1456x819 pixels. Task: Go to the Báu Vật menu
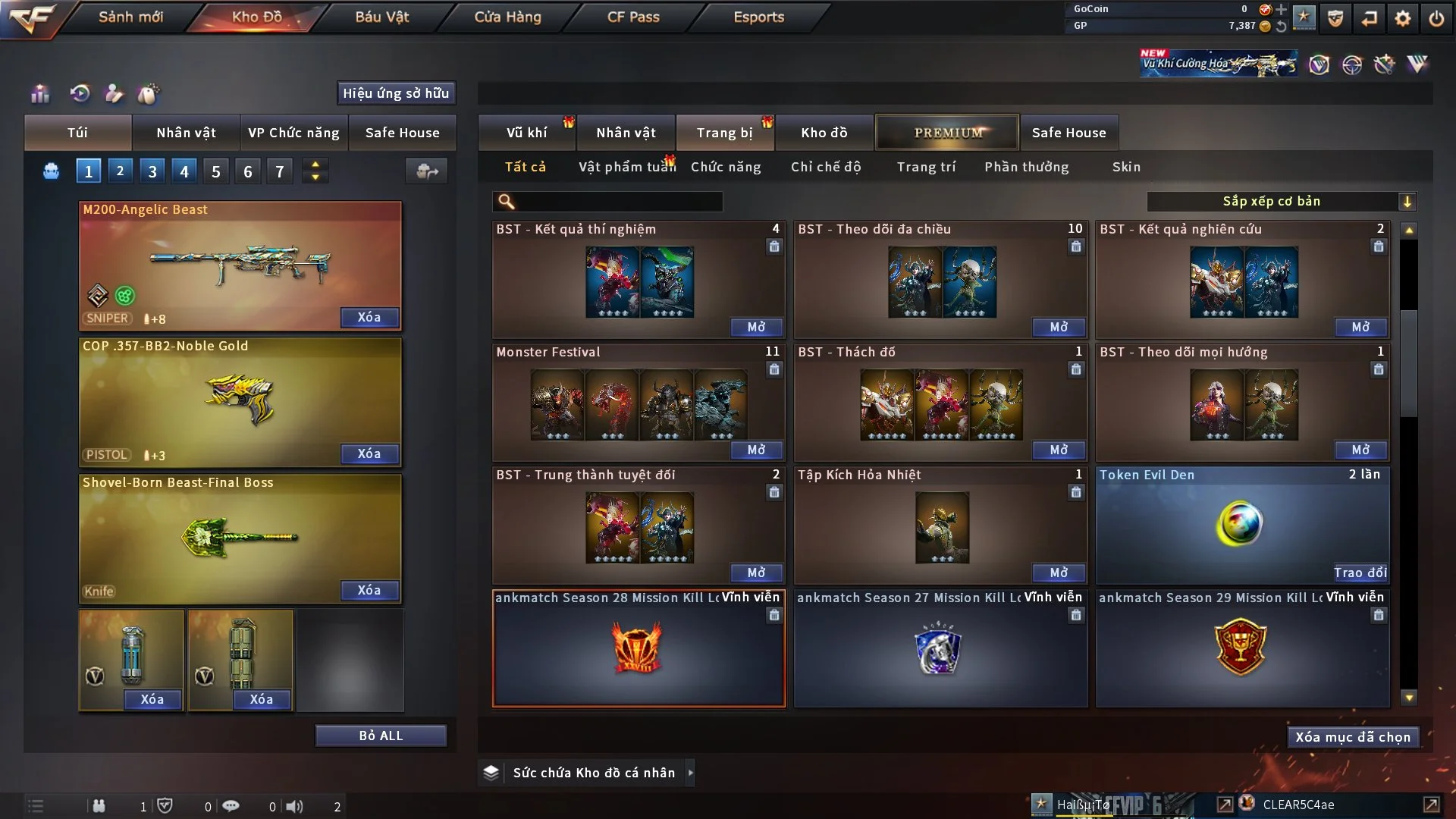381,17
